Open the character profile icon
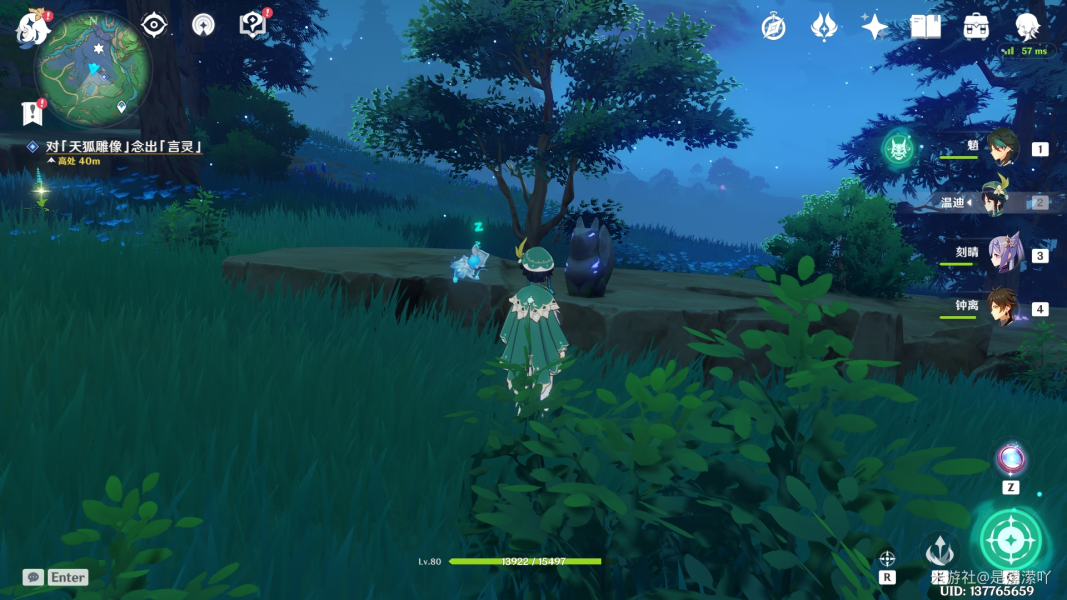Screen dimensions: 1067x600 (x=1027, y=27)
